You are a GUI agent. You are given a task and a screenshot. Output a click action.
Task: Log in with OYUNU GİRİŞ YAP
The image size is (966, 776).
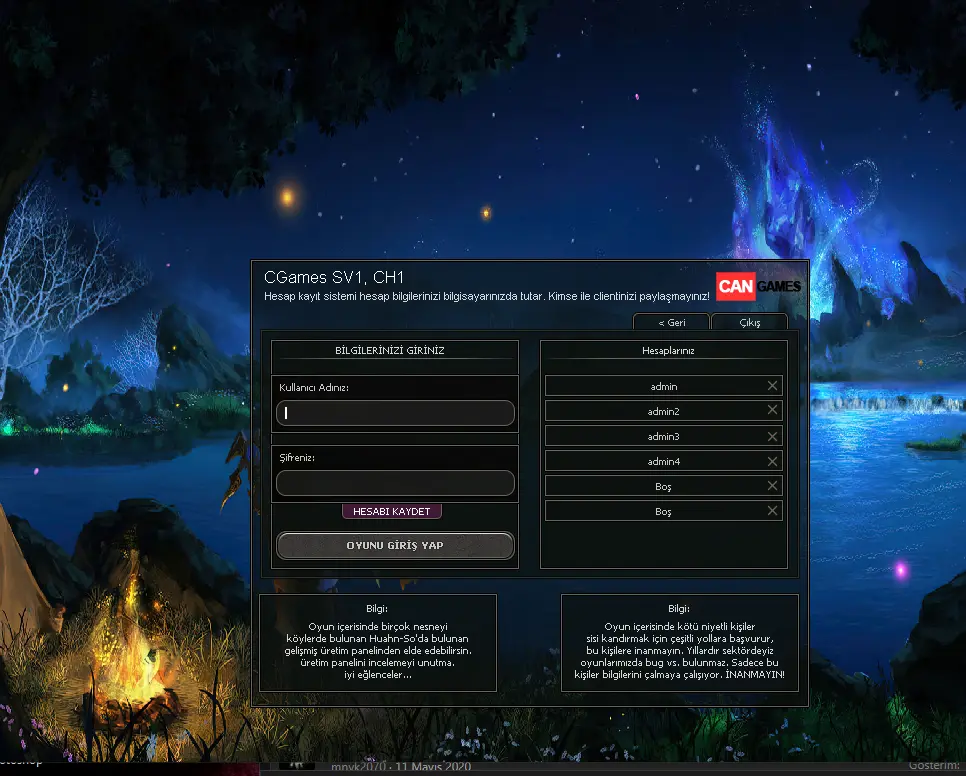point(395,545)
